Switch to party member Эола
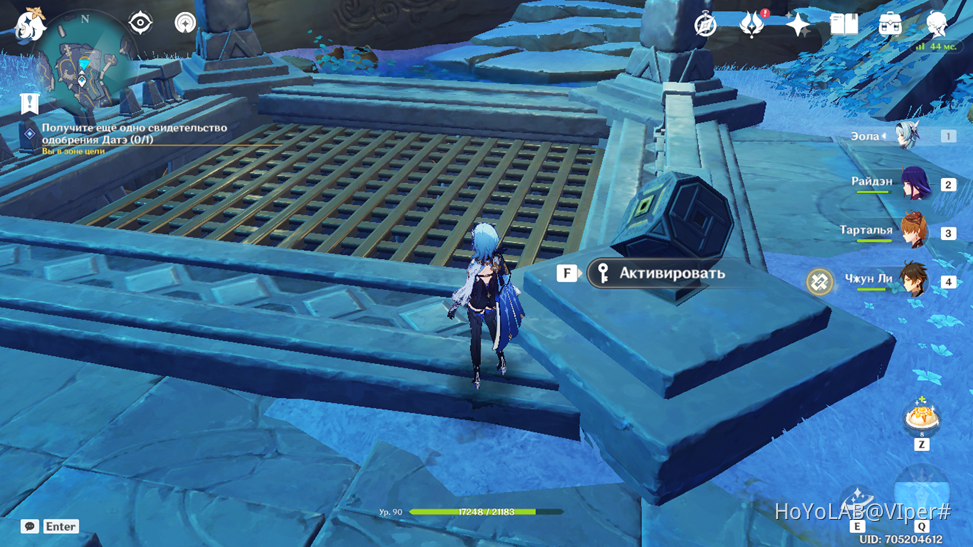This screenshot has height=547, width=973. [x=908, y=136]
